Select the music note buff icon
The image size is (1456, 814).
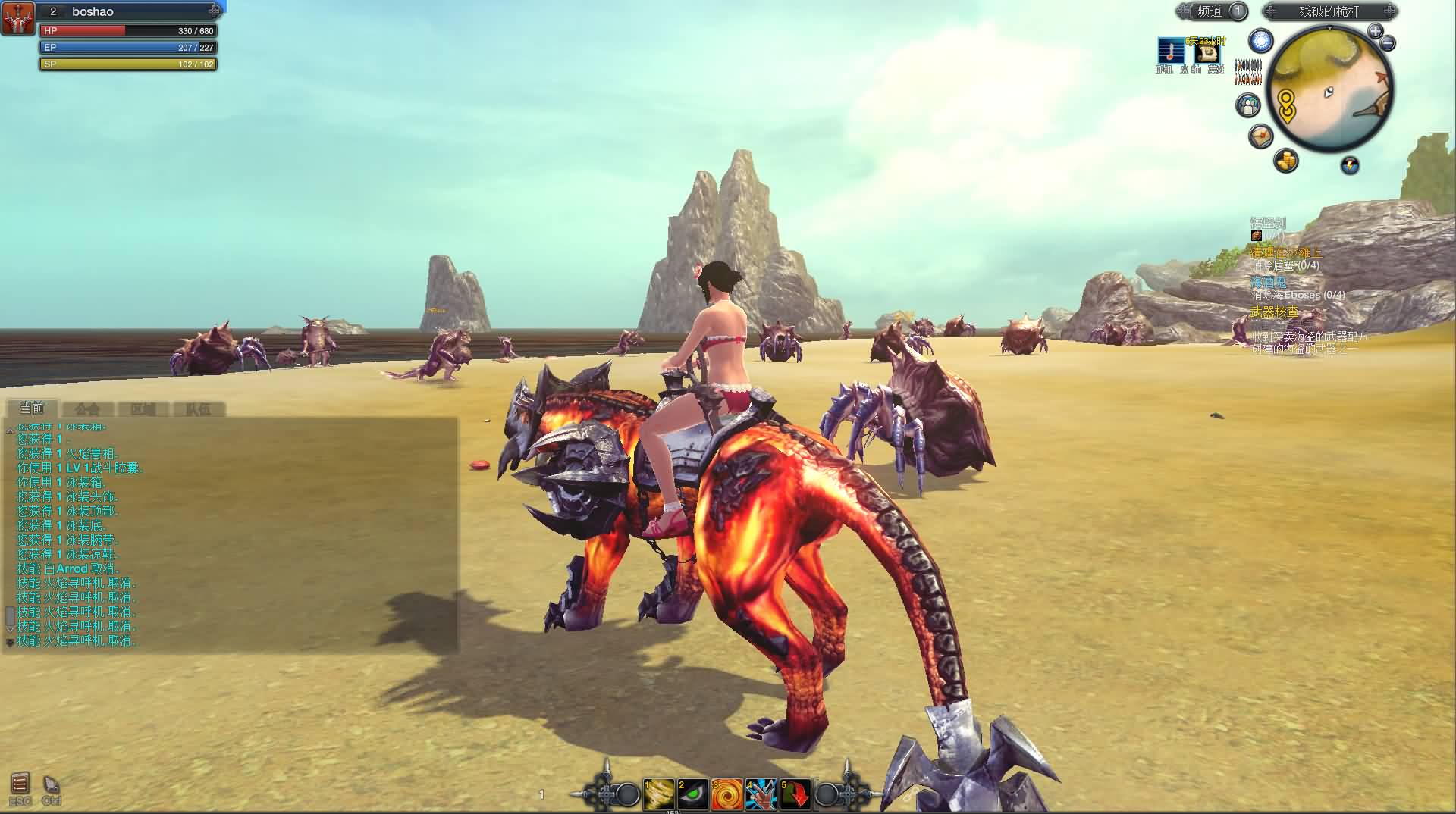pyautogui.click(x=1170, y=52)
